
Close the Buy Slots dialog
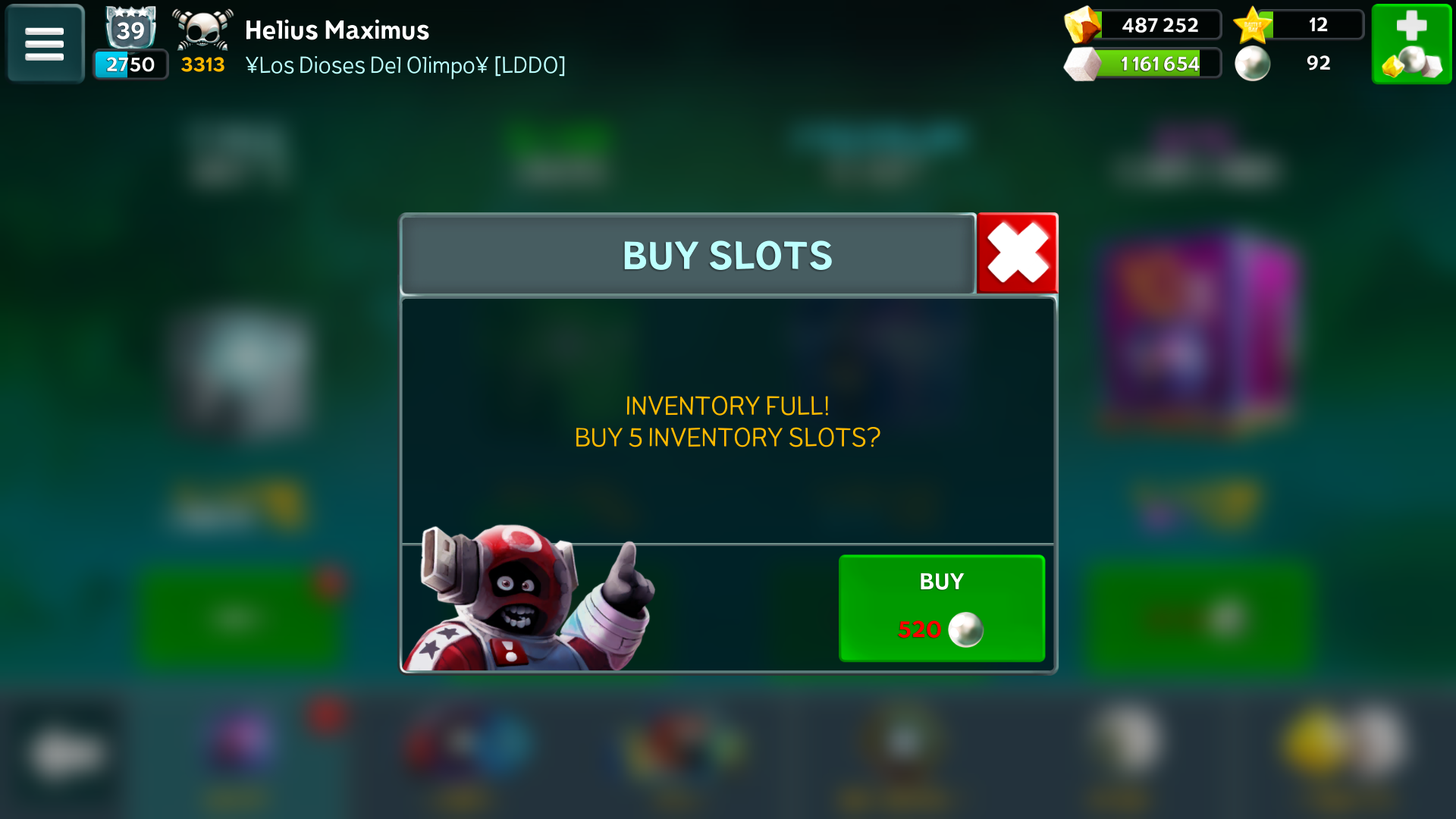click(x=1017, y=253)
